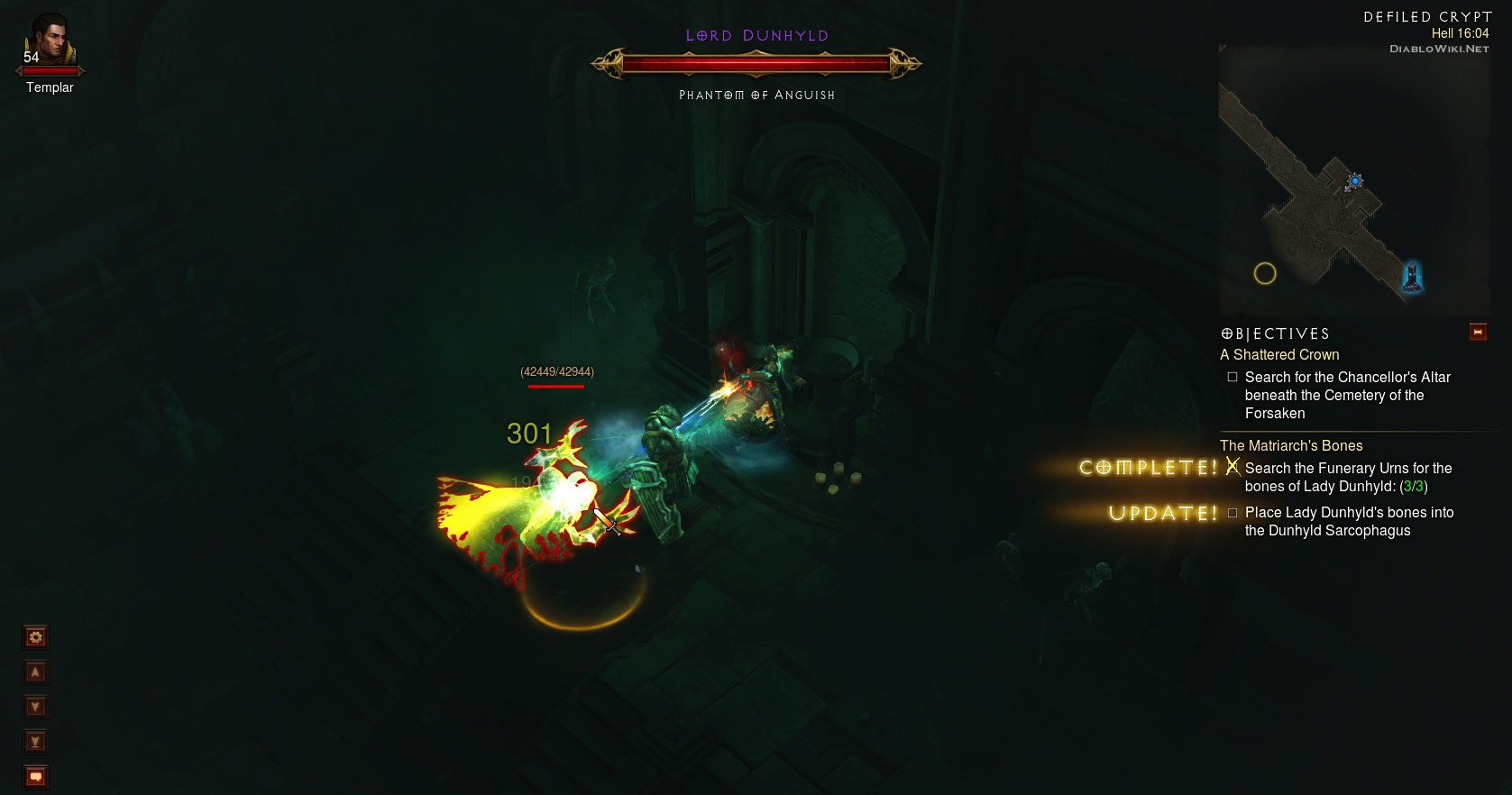Jump to bottom of chat log
Screen dimensions: 1512x795
click(35, 742)
